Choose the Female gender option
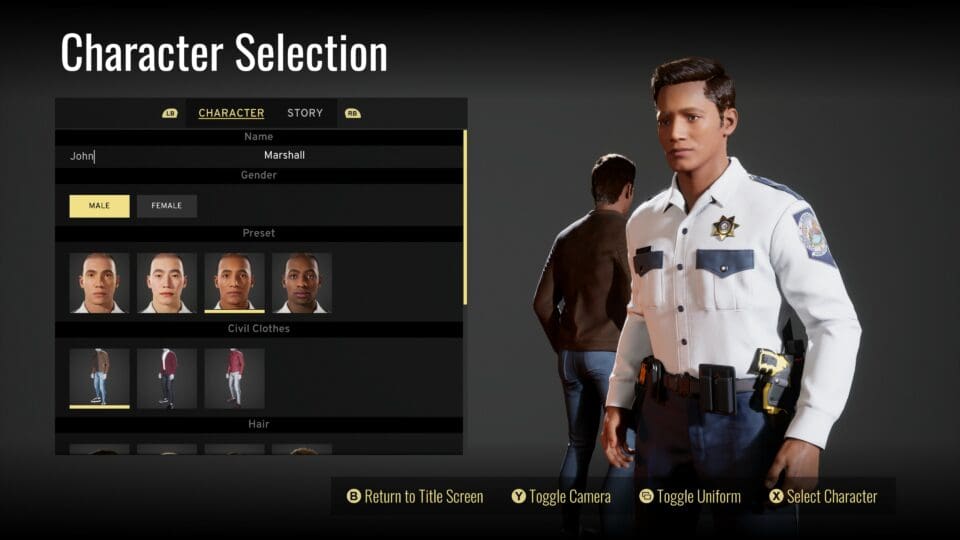 [x=167, y=206]
